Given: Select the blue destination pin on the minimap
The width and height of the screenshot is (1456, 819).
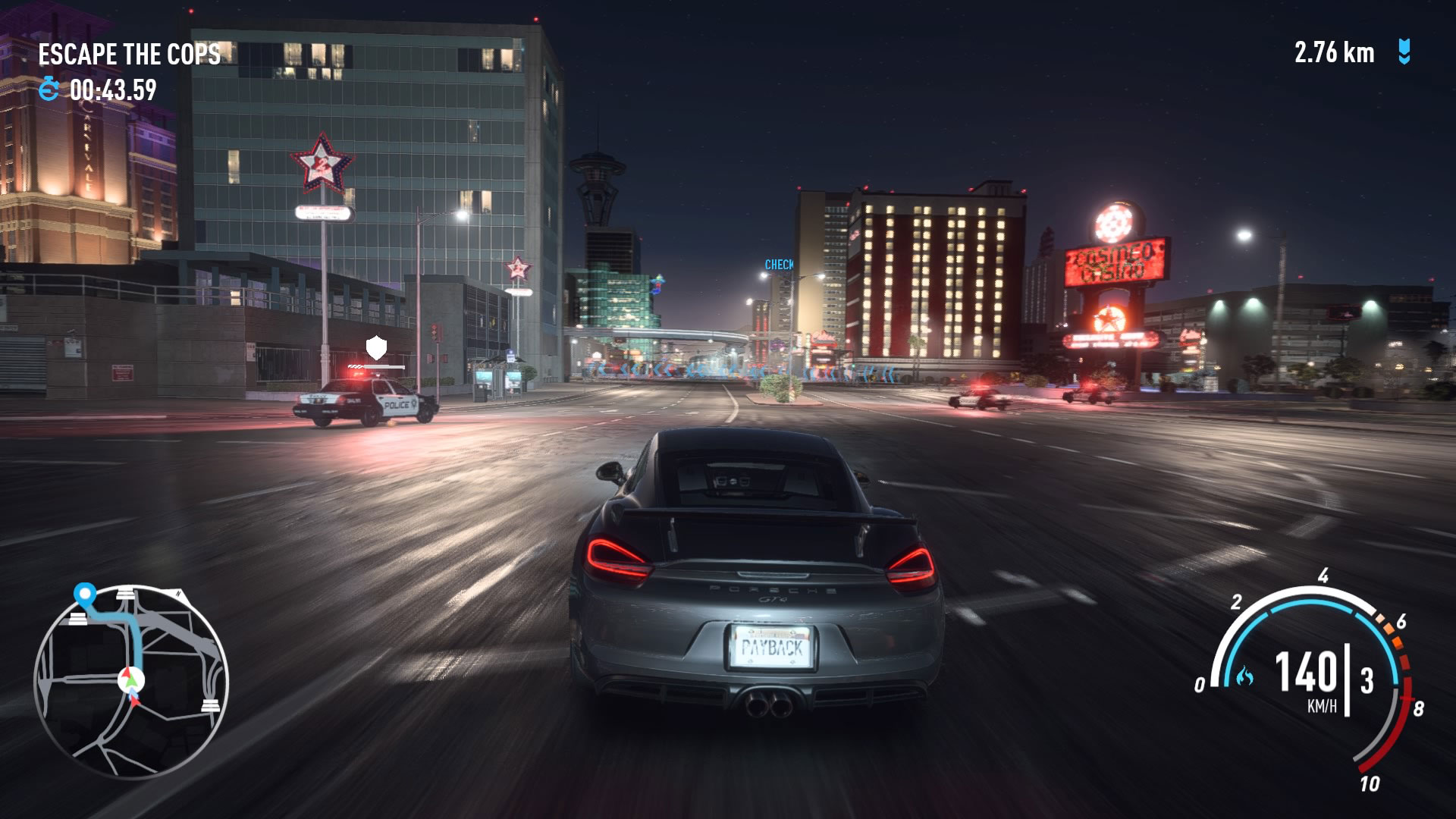Looking at the screenshot, I should [x=85, y=592].
